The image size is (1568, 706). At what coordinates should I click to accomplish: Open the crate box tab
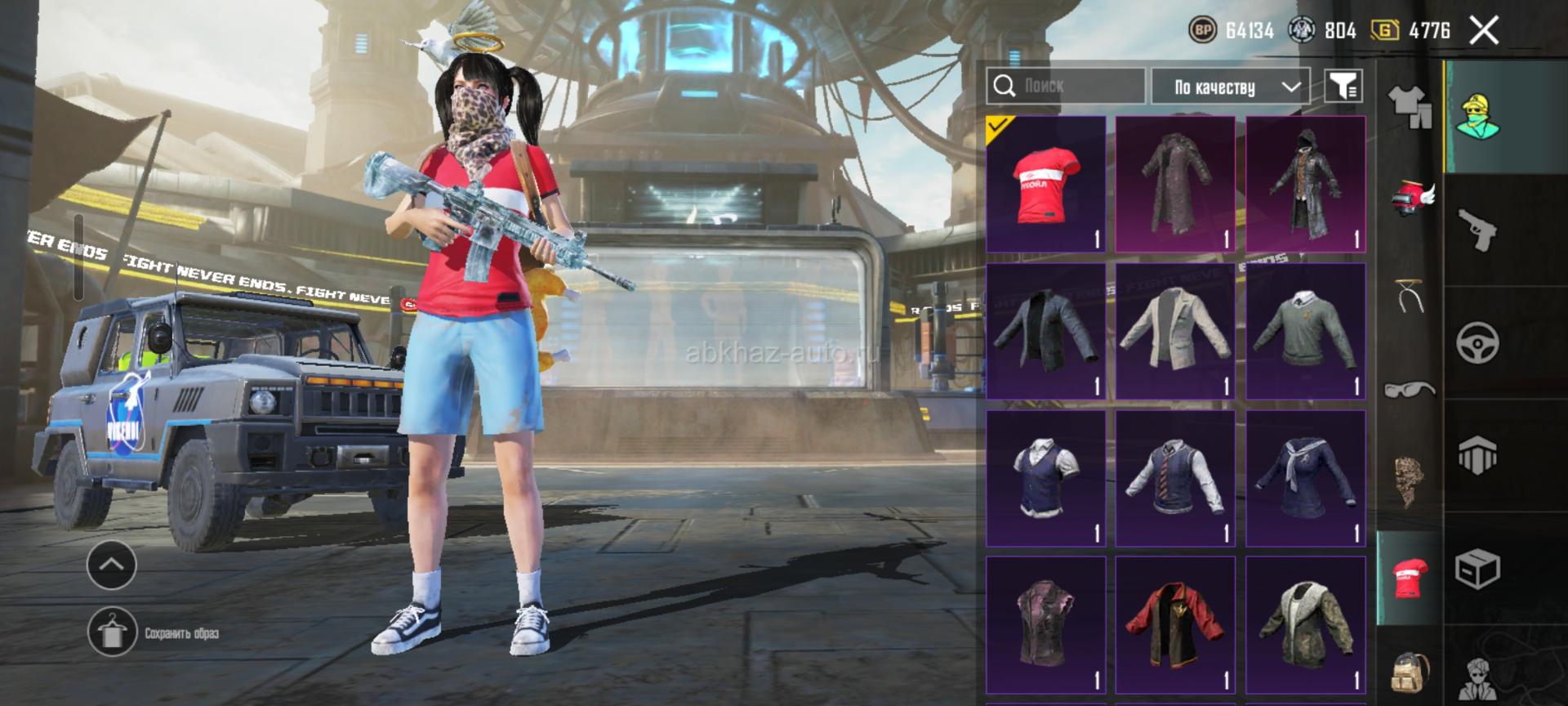click(1477, 568)
